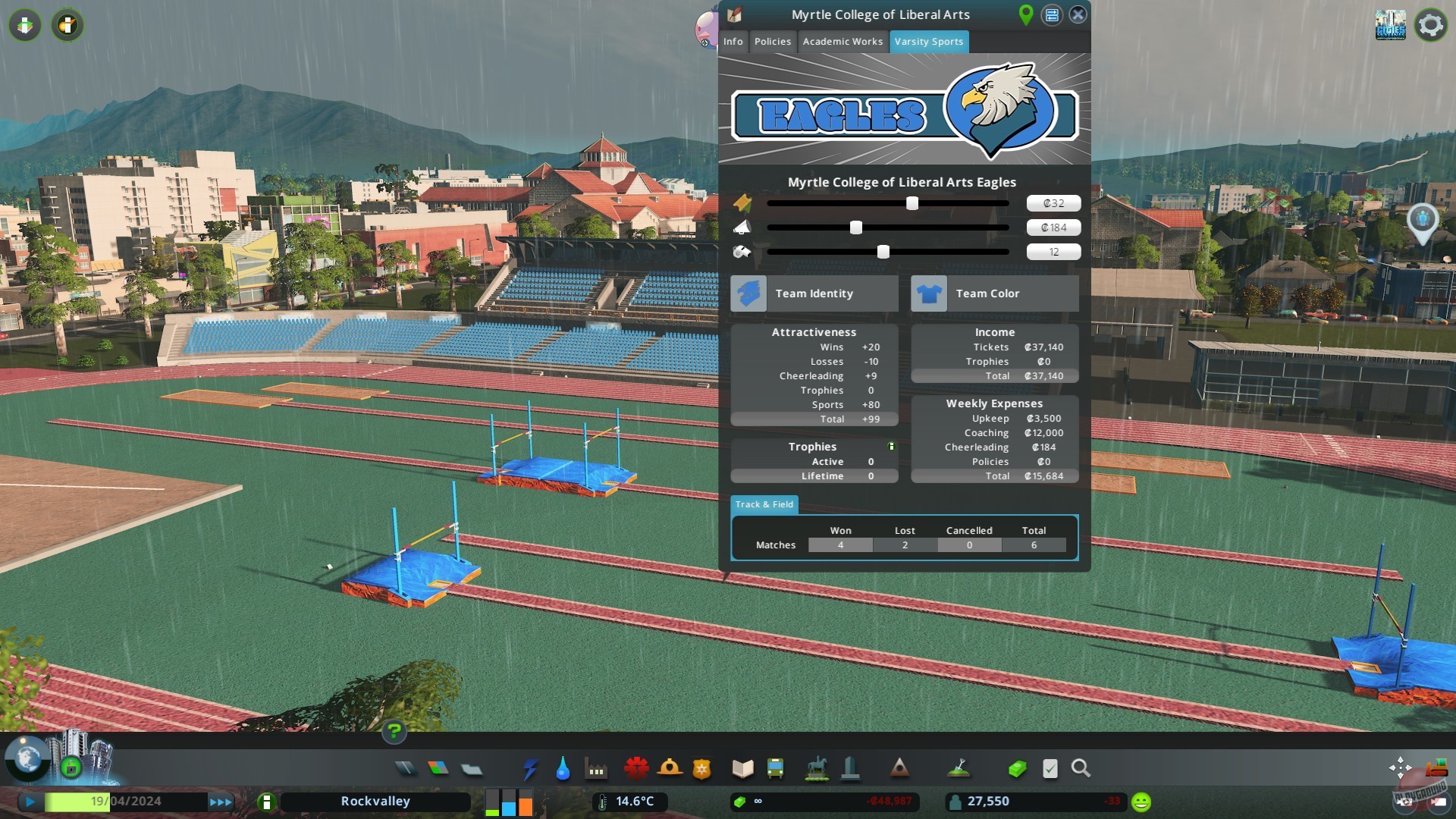The width and height of the screenshot is (1456, 819).
Task: Open the Info tab of the college
Action: (733, 42)
